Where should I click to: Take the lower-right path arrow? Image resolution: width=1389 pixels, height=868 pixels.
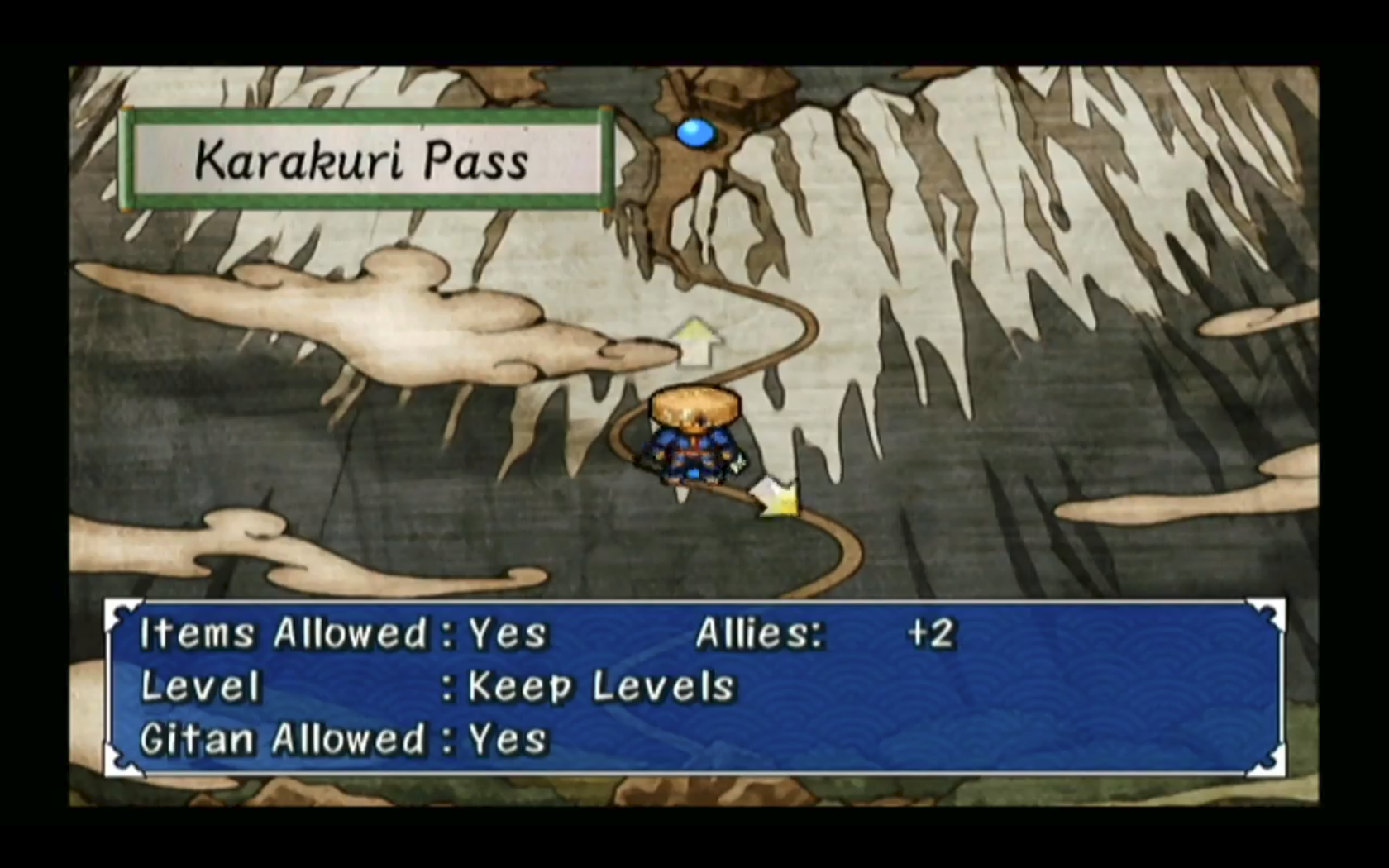click(777, 498)
